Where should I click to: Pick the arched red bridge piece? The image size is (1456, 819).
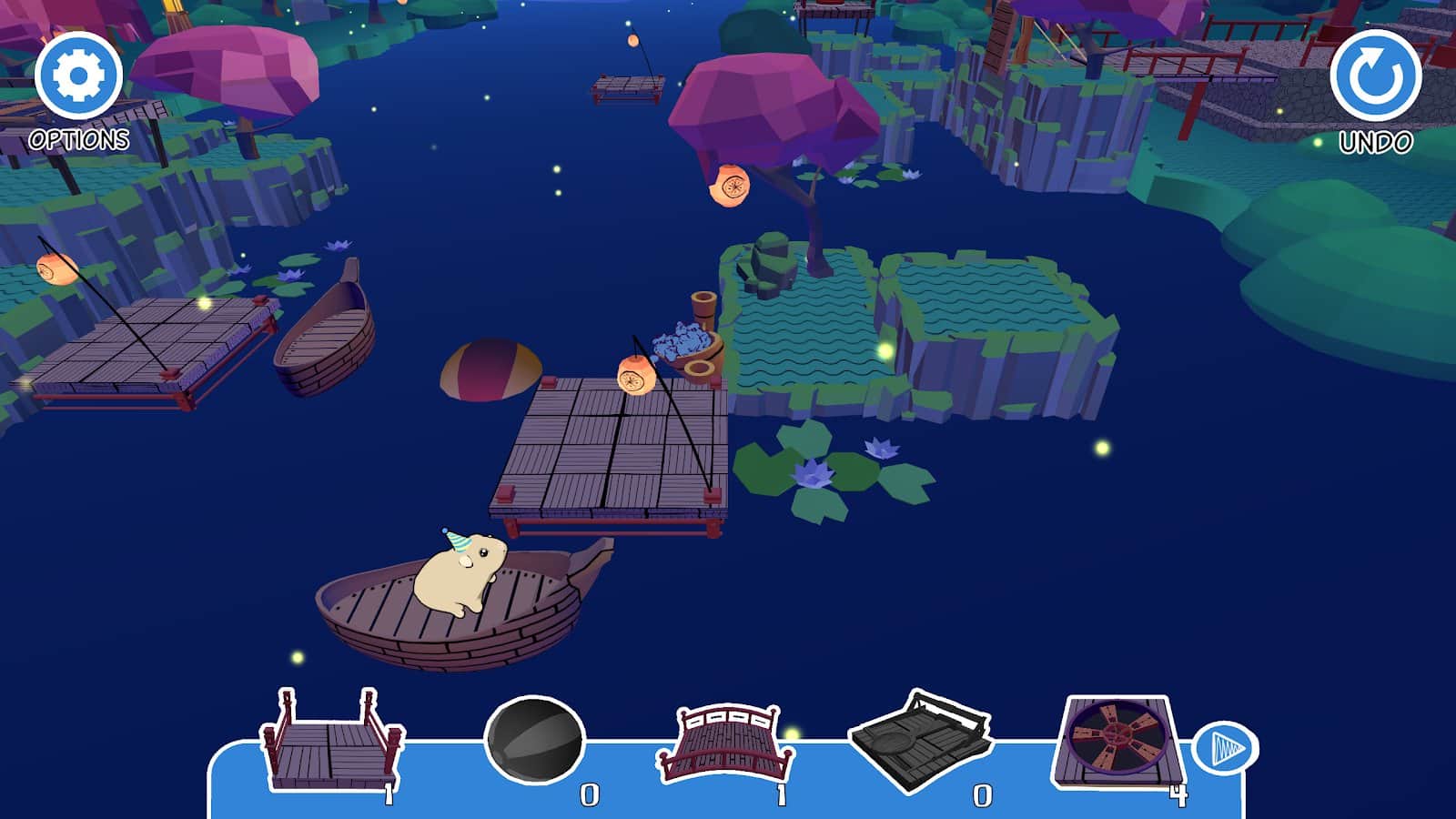[x=724, y=743]
